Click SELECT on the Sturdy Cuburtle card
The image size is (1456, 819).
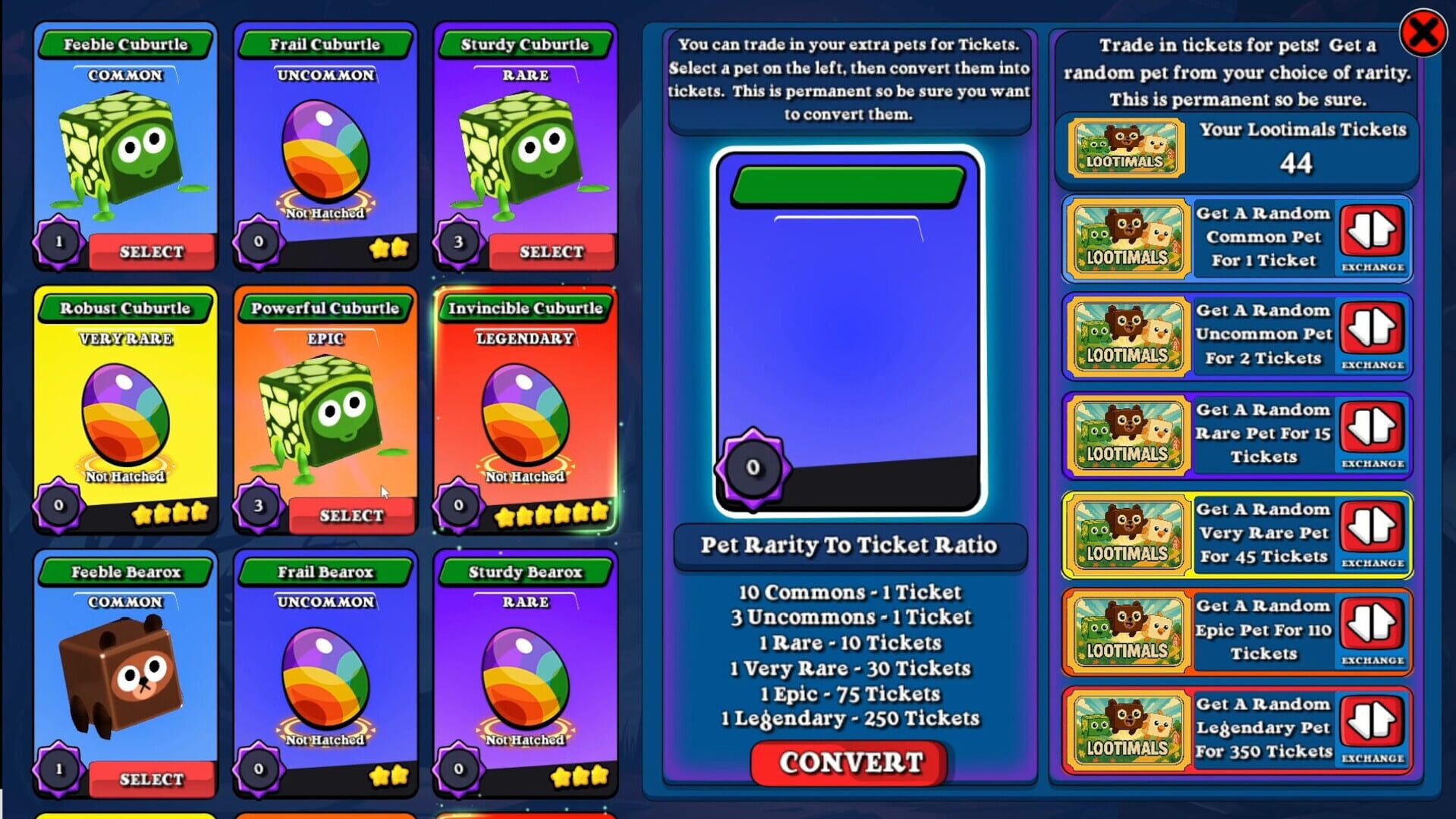pyautogui.click(x=552, y=251)
